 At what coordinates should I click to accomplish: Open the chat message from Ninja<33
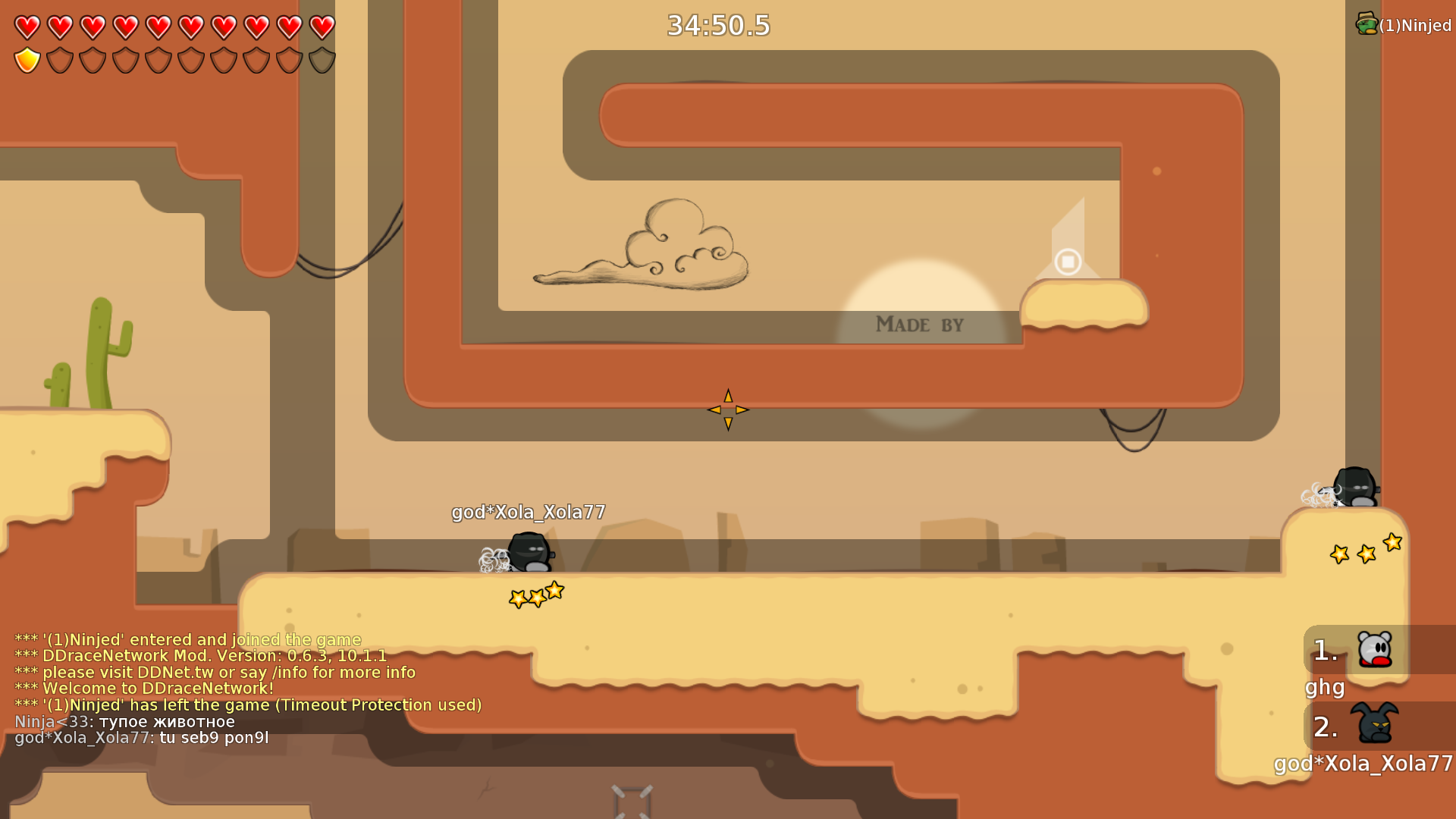click(x=125, y=721)
